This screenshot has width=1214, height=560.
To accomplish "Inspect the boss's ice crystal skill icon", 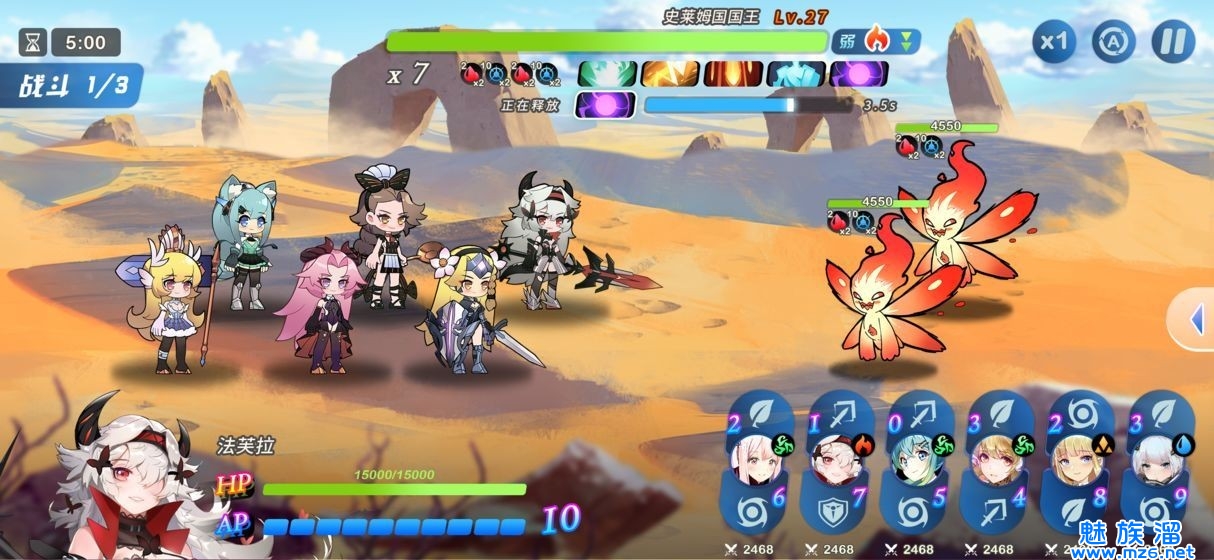I will [796, 73].
